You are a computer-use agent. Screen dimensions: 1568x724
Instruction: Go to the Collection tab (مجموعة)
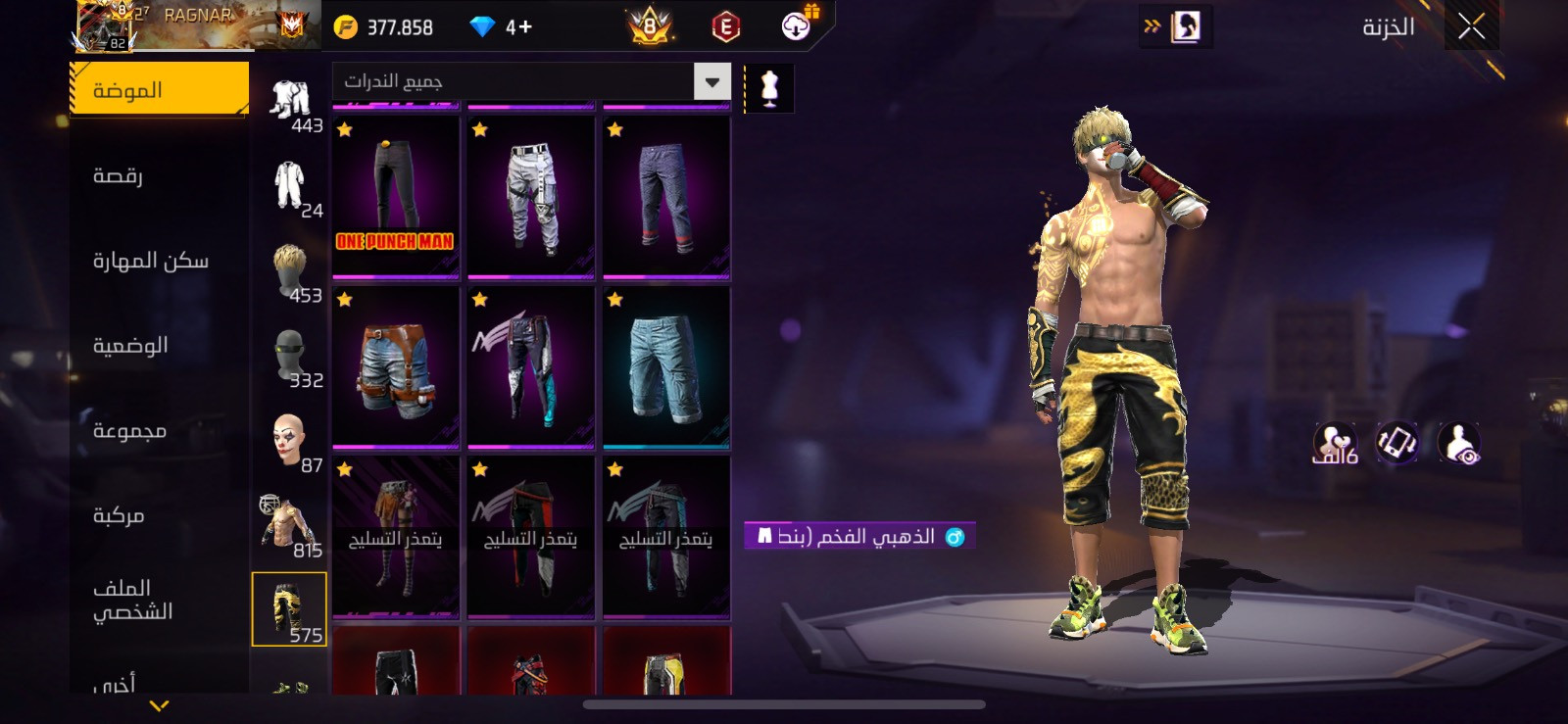pyautogui.click(x=129, y=431)
